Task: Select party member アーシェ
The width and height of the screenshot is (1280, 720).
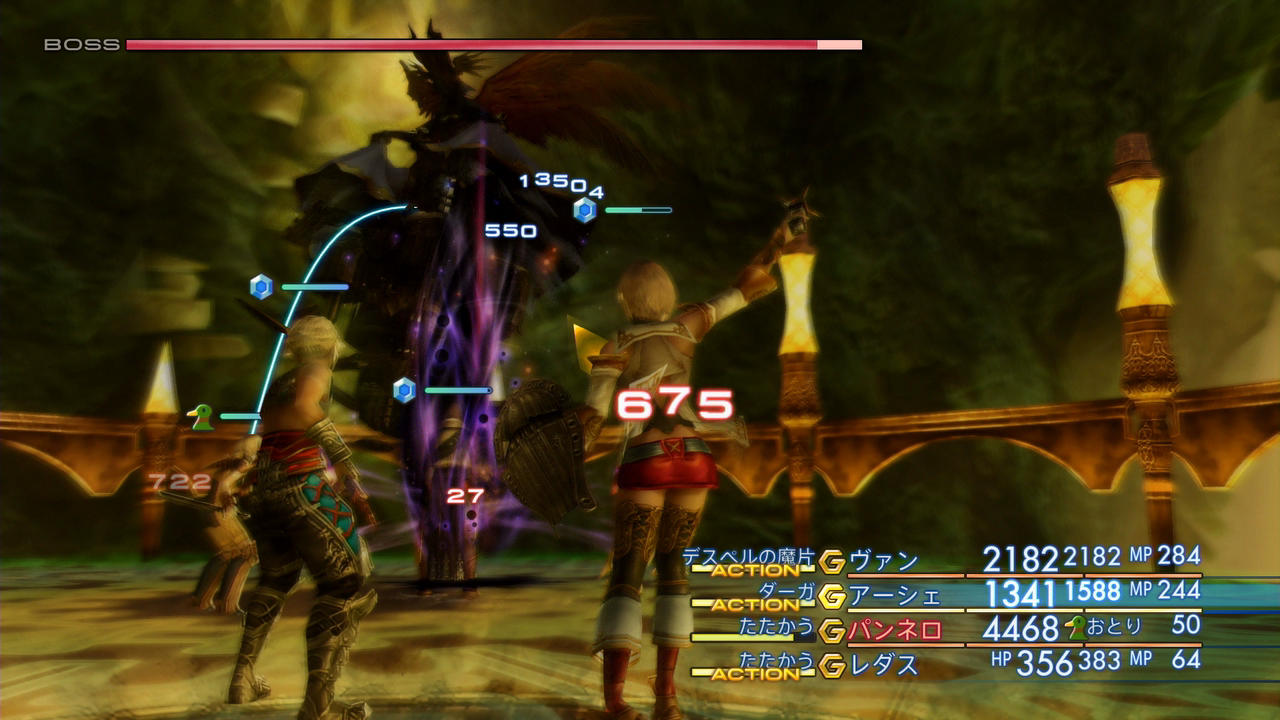Action: pos(894,596)
